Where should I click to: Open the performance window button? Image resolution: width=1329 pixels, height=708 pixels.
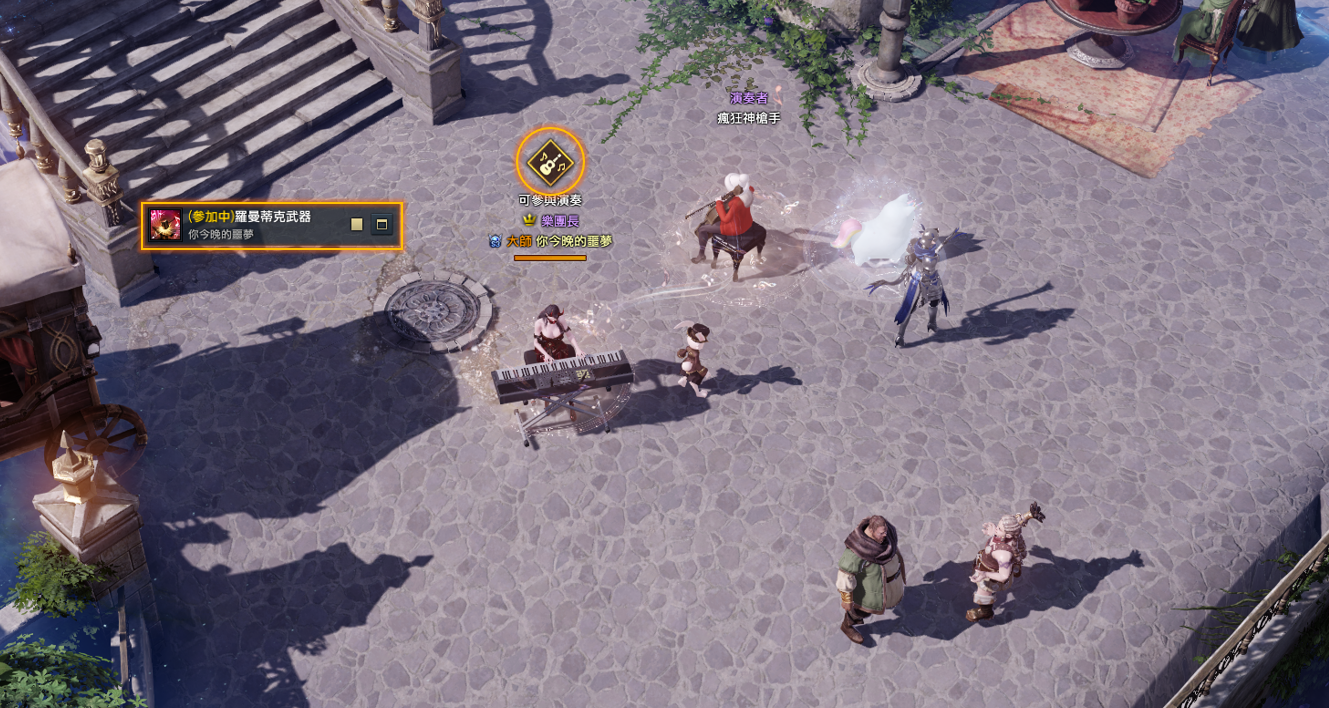pos(382,225)
